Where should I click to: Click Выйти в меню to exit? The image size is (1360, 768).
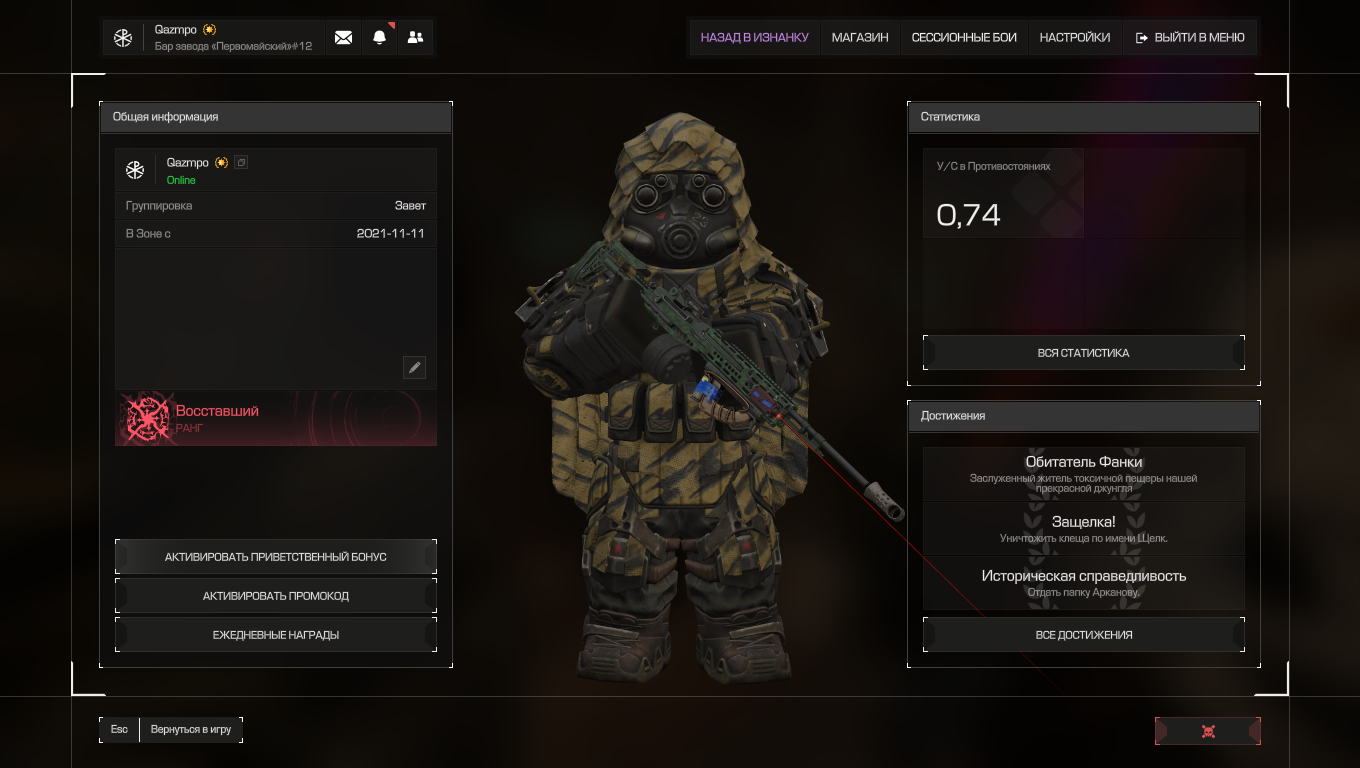pyautogui.click(x=1190, y=38)
